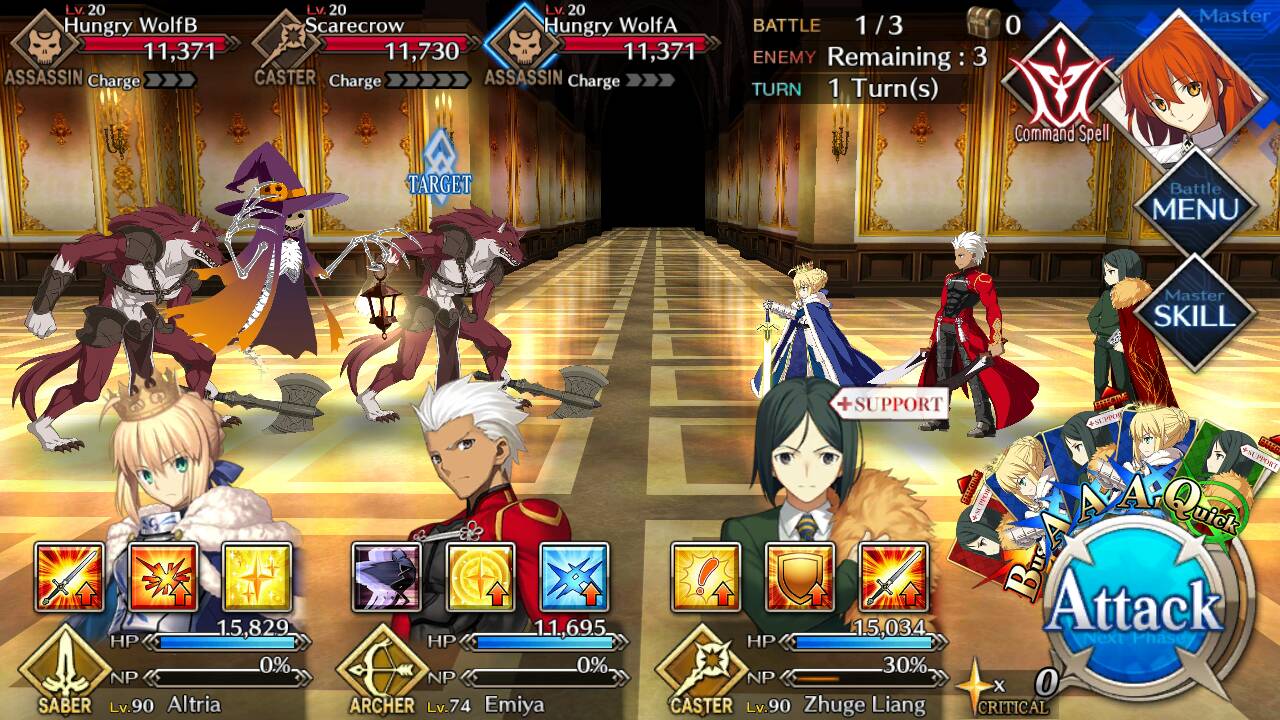Activate Emiya's dark figure first skill
1280x720 pixels.
point(387,577)
